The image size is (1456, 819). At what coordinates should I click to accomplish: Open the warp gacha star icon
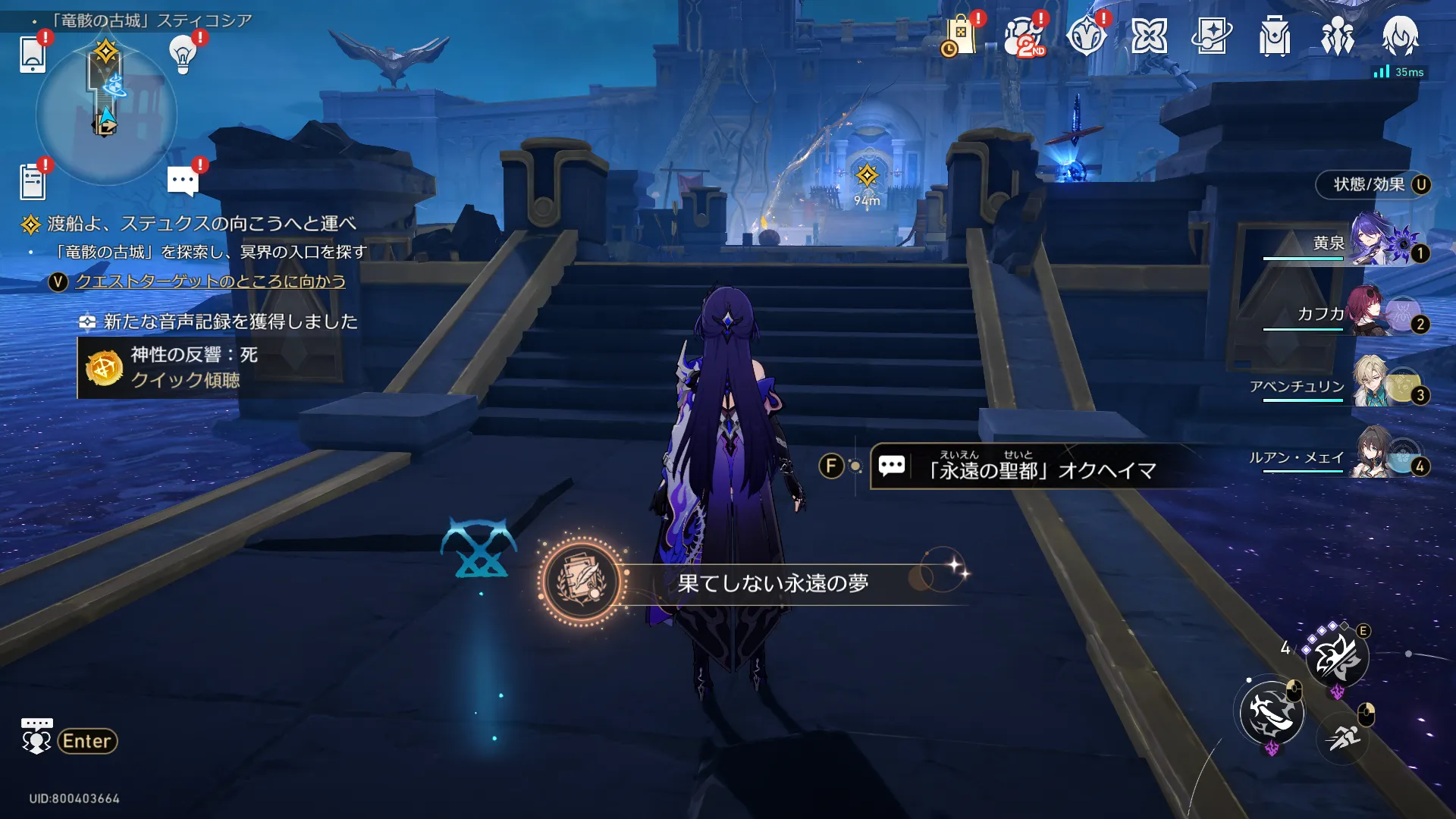coord(1211,36)
